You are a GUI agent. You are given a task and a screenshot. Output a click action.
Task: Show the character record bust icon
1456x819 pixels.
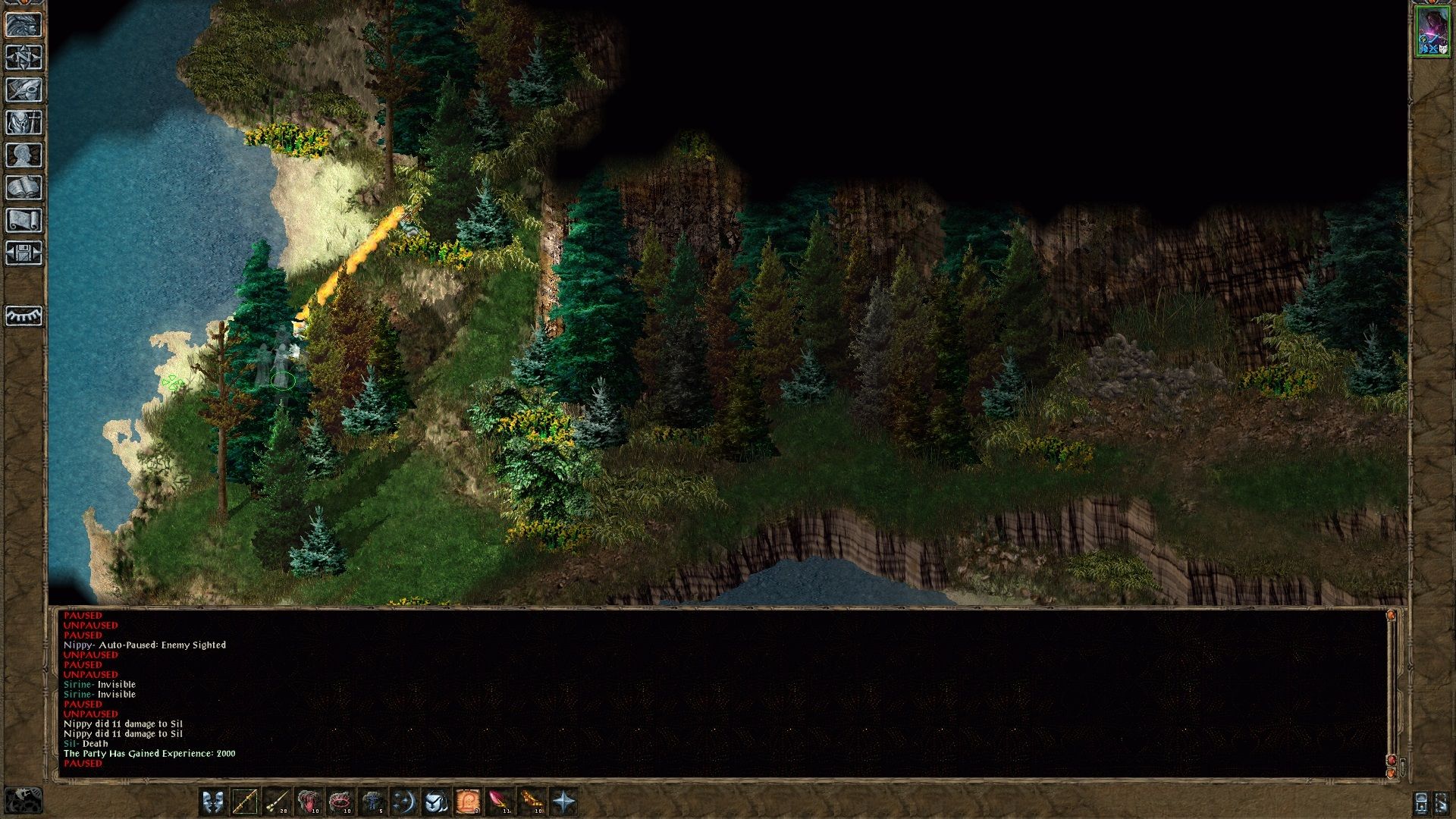point(24,155)
